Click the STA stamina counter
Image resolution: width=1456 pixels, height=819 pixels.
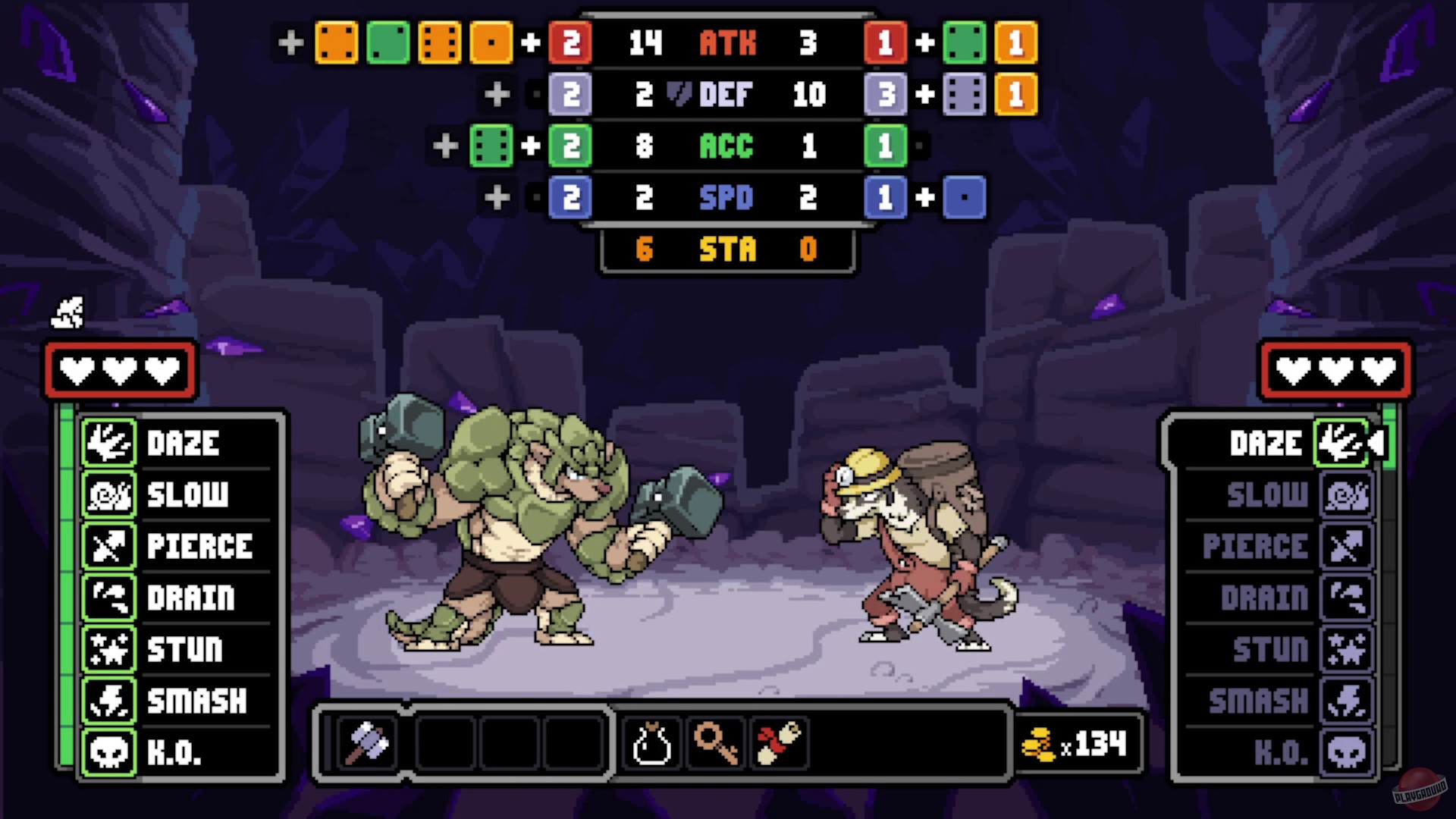pyautogui.click(x=726, y=250)
